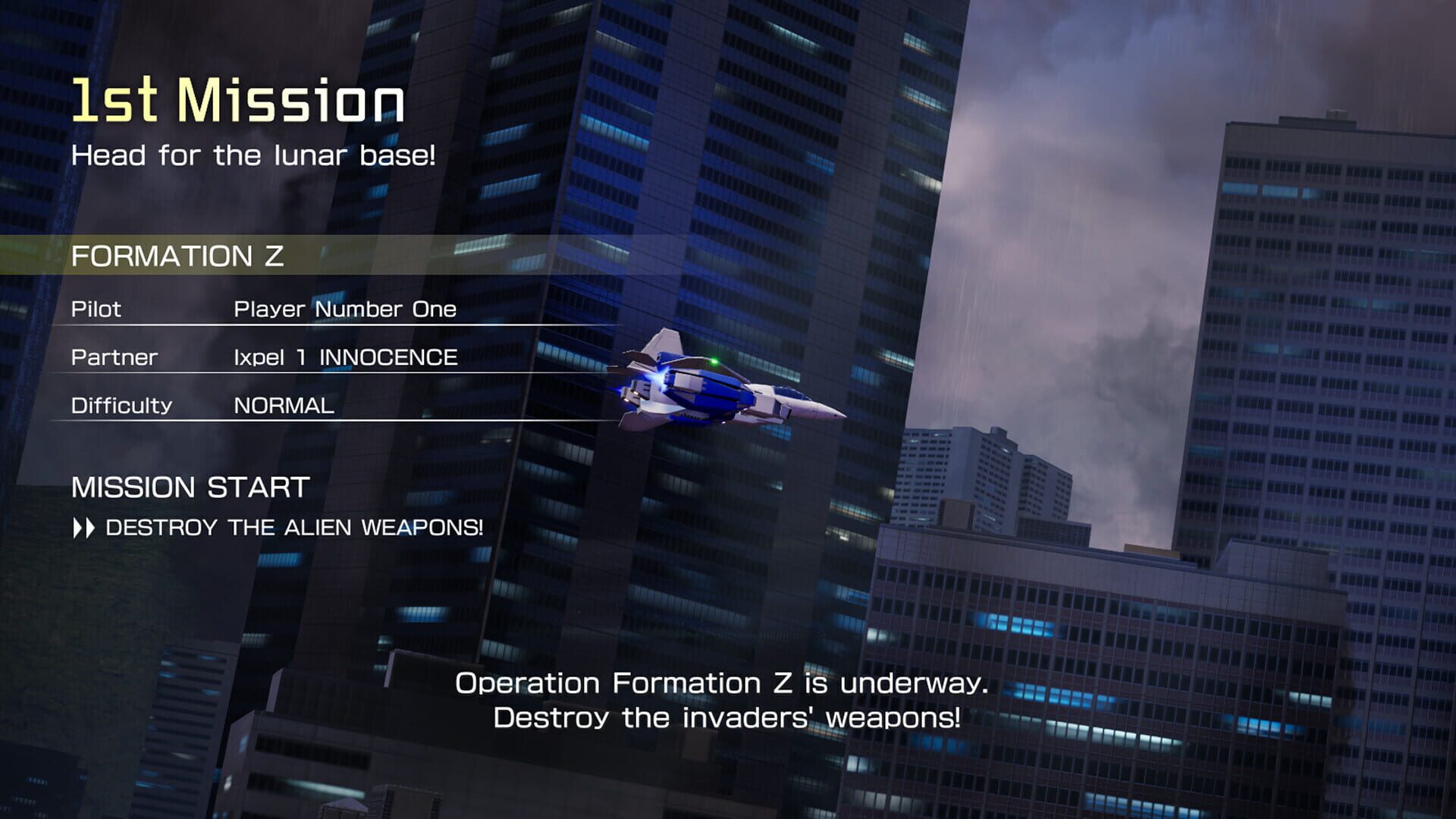Open the Pilot field Player Number One
The height and width of the screenshot is (819, 1456).
click(345, 309)
